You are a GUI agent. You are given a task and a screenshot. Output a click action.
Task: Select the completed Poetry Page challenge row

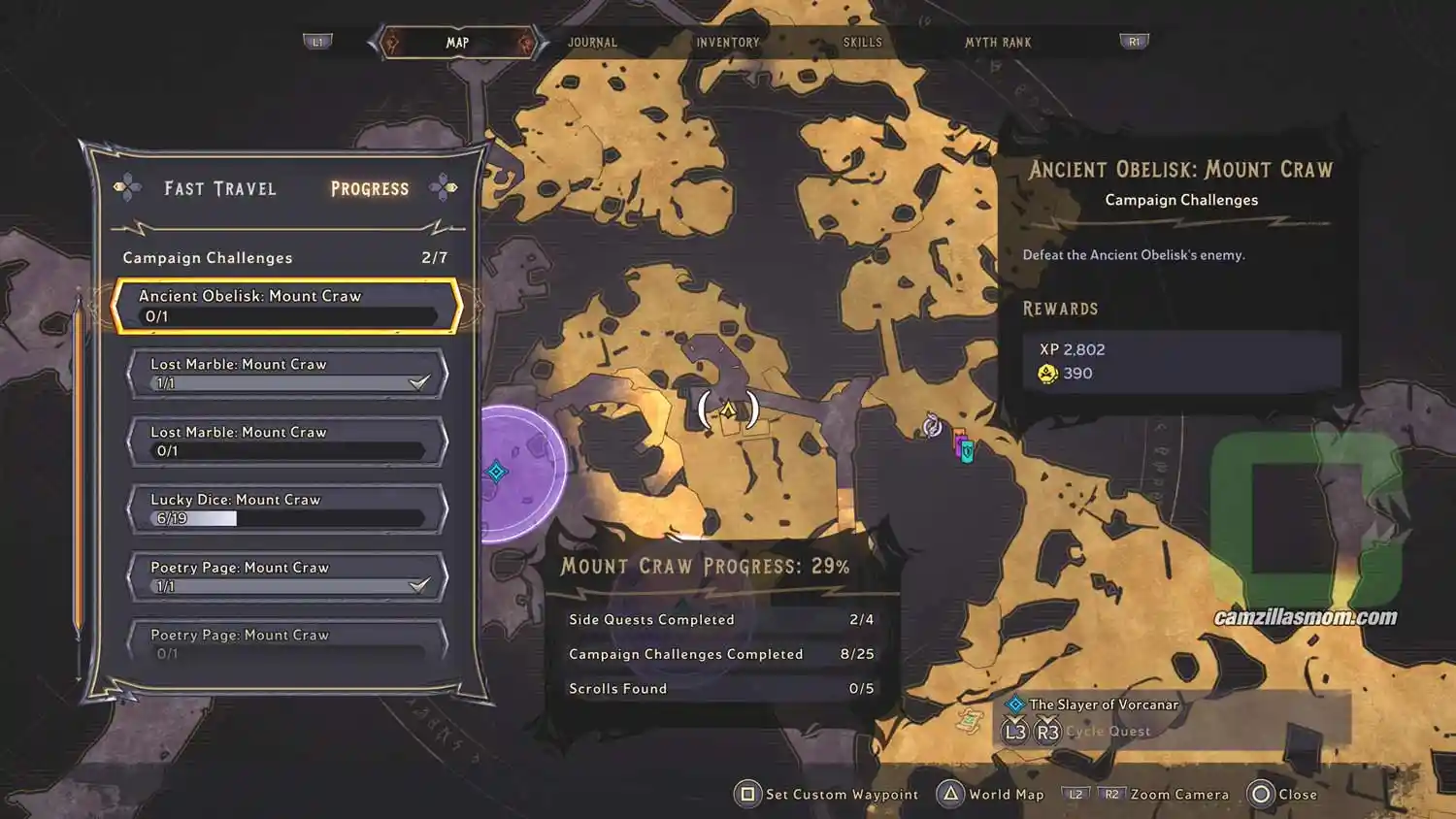287,576
